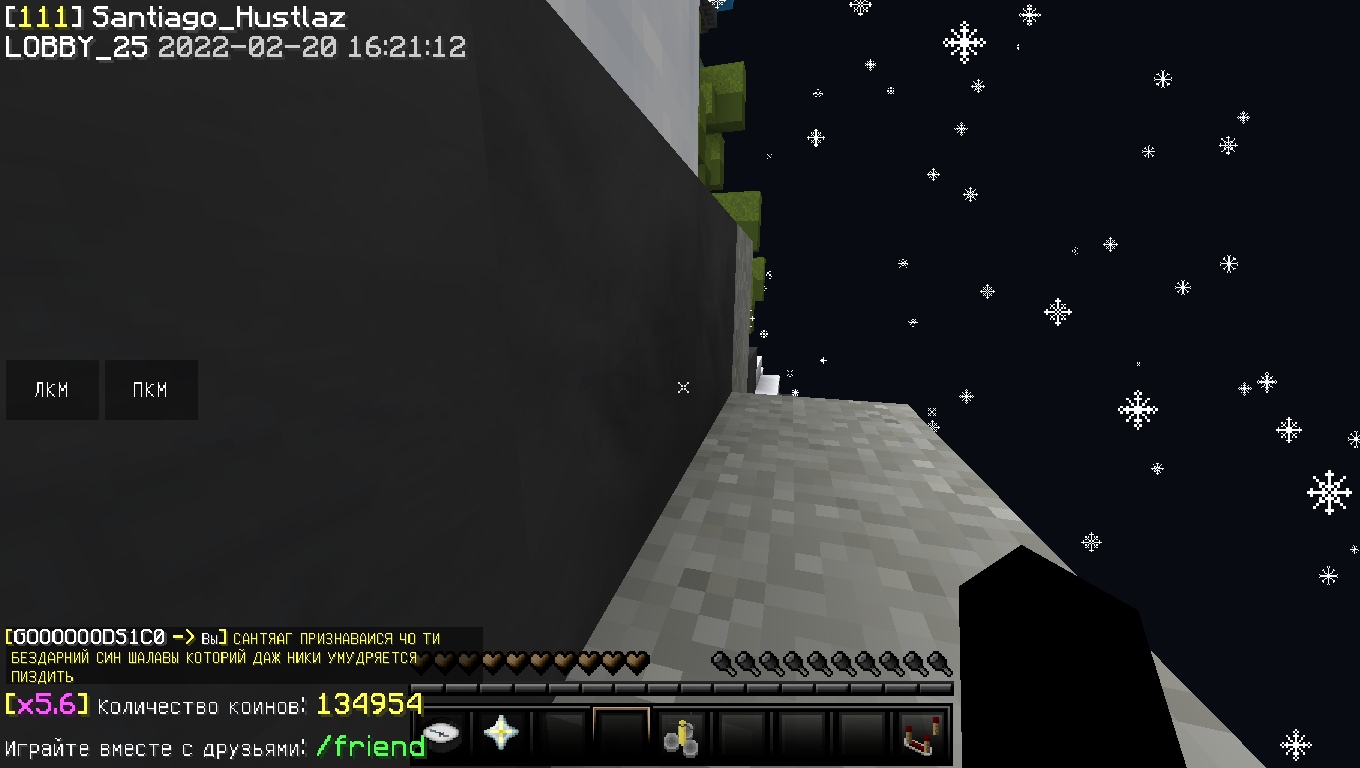Screen dimensions: 1360x768
Task: Select the red launcher item in the last hotbar slot
Action: click(x=919, y=735)
